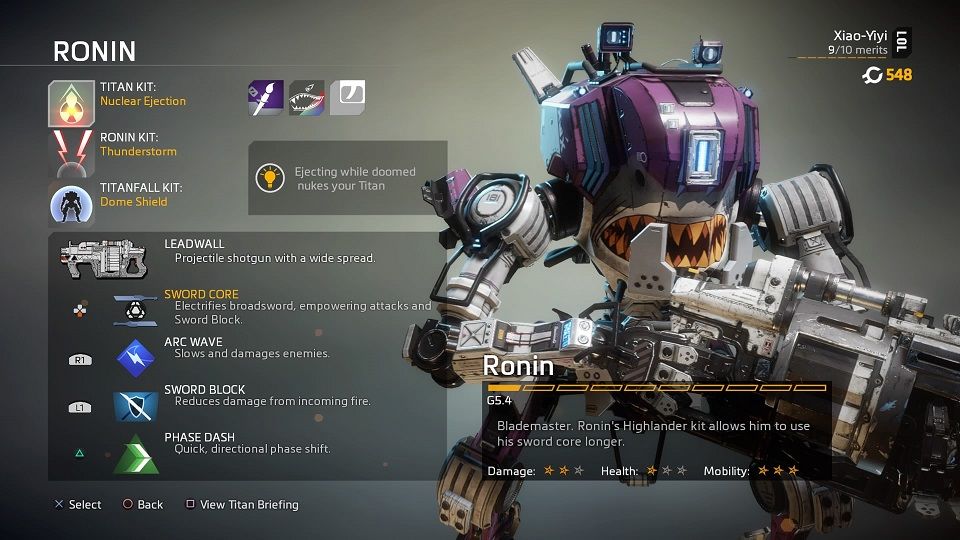The height and width of the screenshot is (540, 960).
Task: Select the shark teeth nose art icon
Action: coord(306,97)
